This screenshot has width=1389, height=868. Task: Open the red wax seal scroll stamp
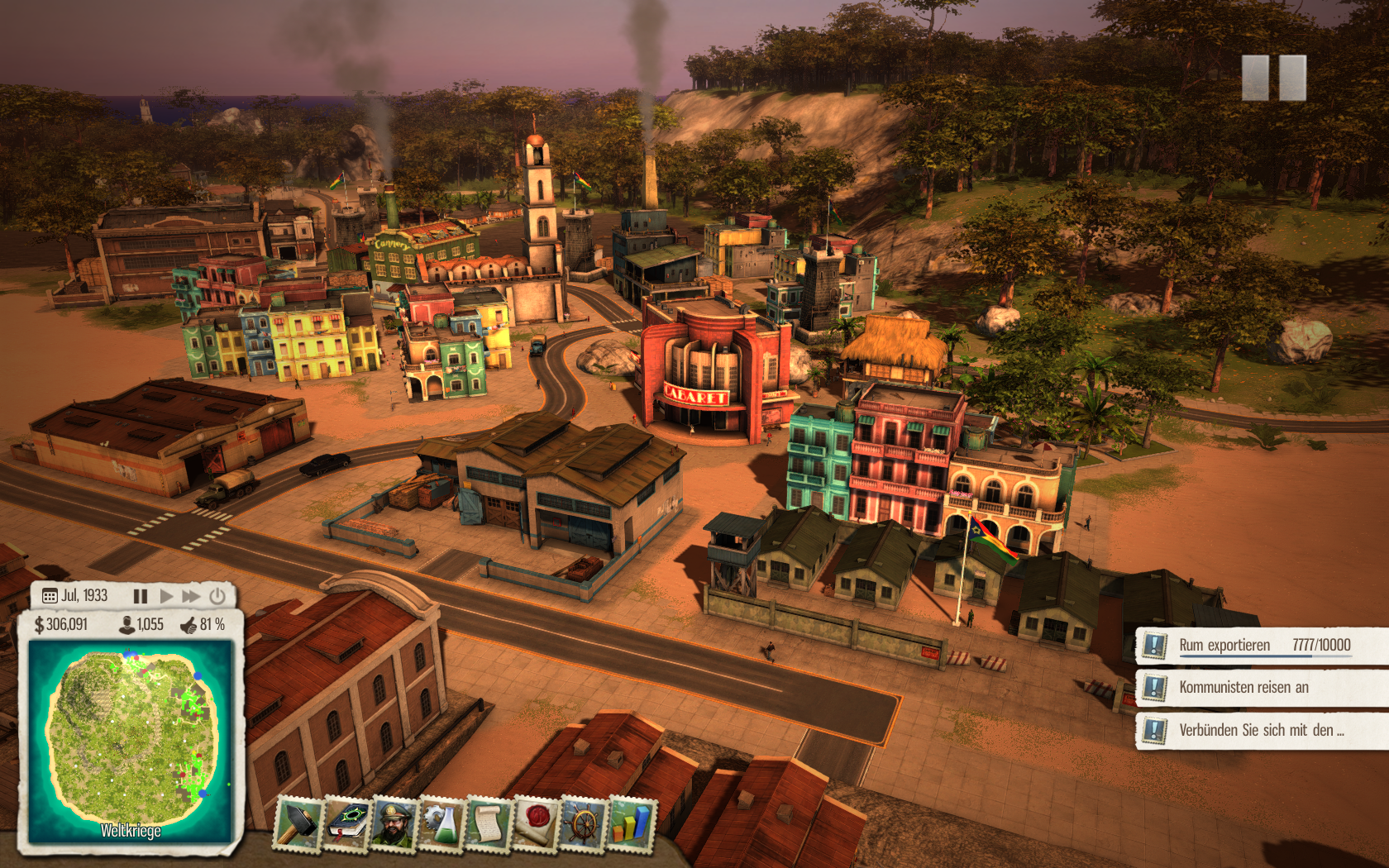537,823
